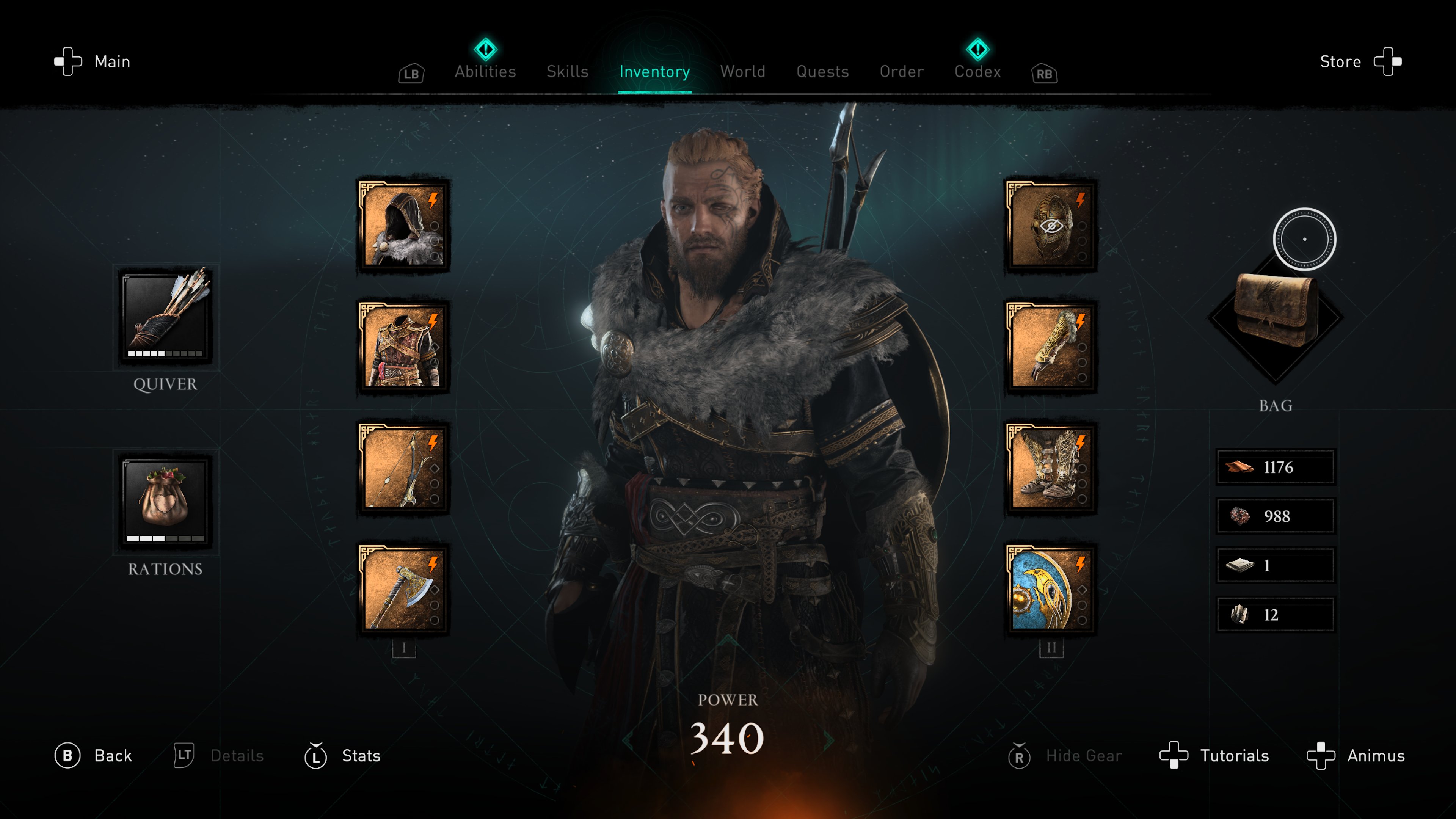The height and width of the screenshot is (819, 1456).
Task: Select the leg armor boots slot
Action: coord(1051,468)
